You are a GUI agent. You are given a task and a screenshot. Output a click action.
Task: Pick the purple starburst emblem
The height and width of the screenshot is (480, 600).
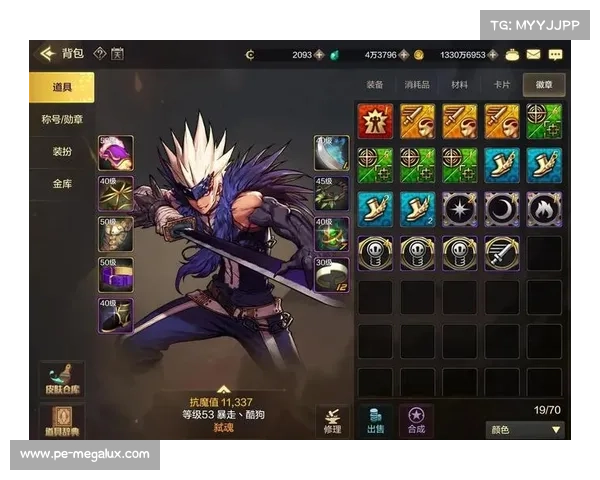pyautogui.click(x=460, y=208)
